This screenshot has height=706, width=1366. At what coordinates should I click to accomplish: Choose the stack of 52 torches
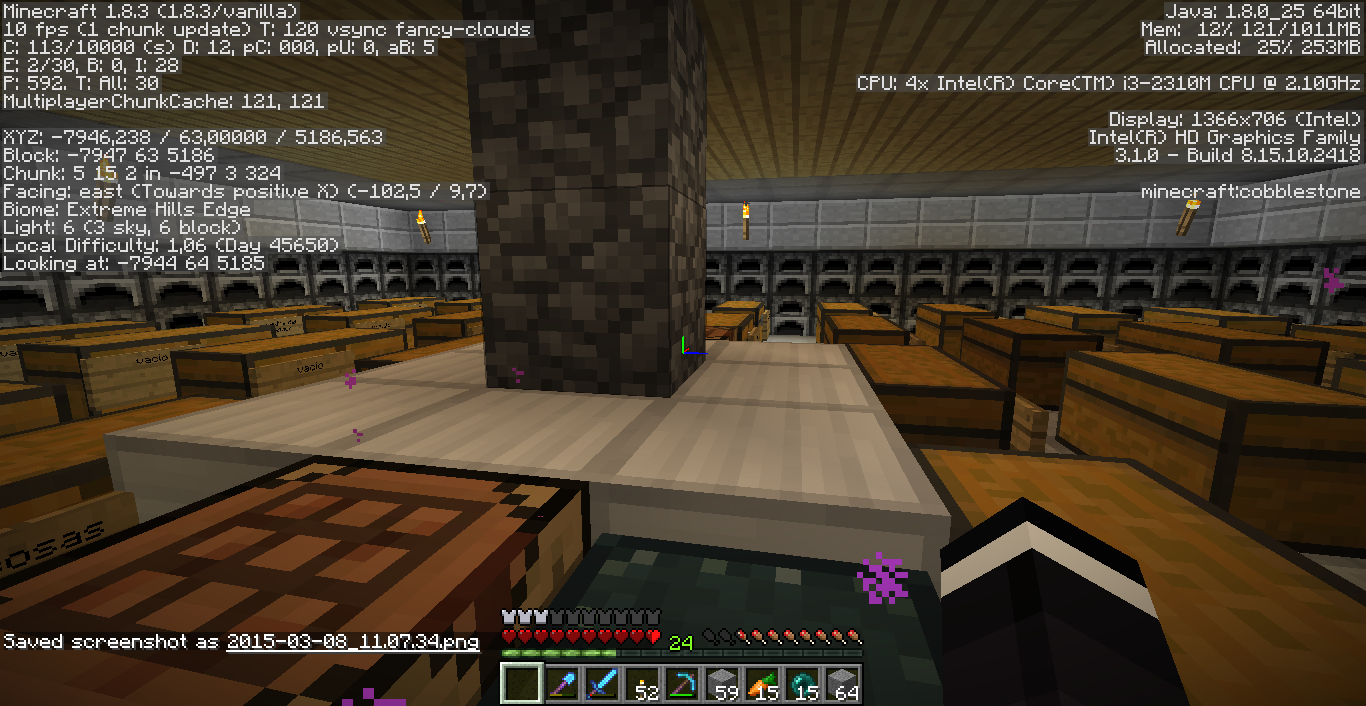[x=642, y=683]
